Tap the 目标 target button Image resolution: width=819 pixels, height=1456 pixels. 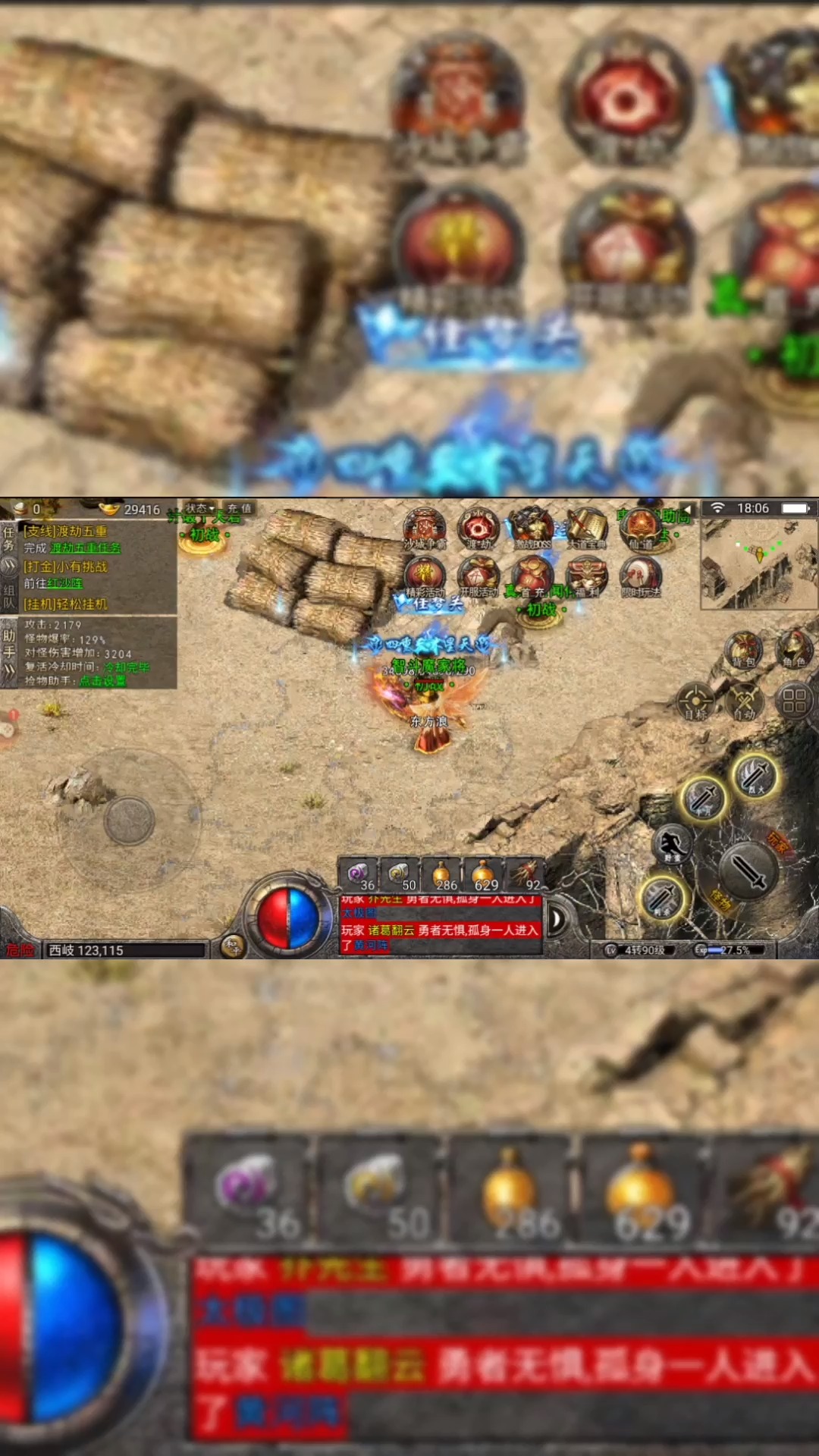point(695,701)
